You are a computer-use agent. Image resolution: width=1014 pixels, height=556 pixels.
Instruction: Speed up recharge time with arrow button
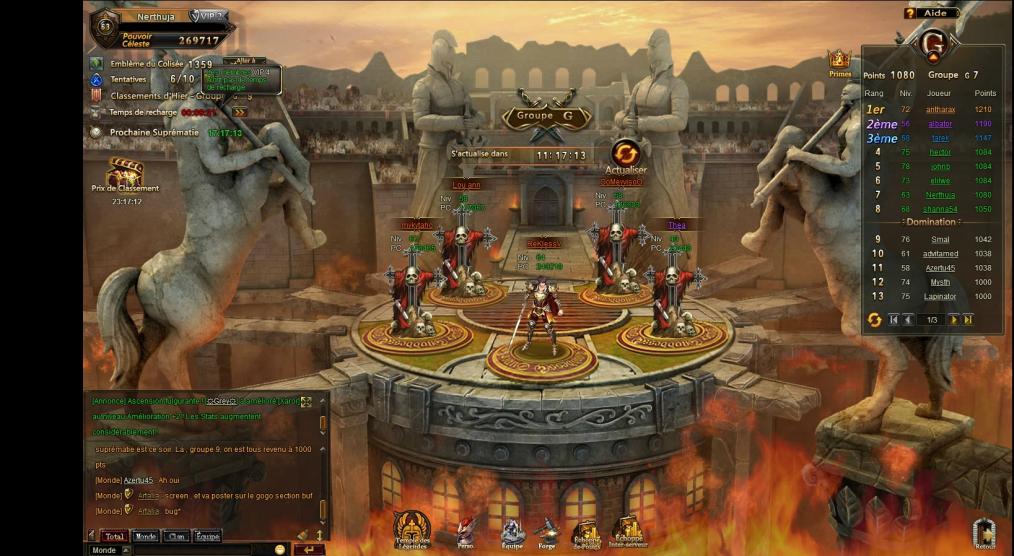pos(239,112)
